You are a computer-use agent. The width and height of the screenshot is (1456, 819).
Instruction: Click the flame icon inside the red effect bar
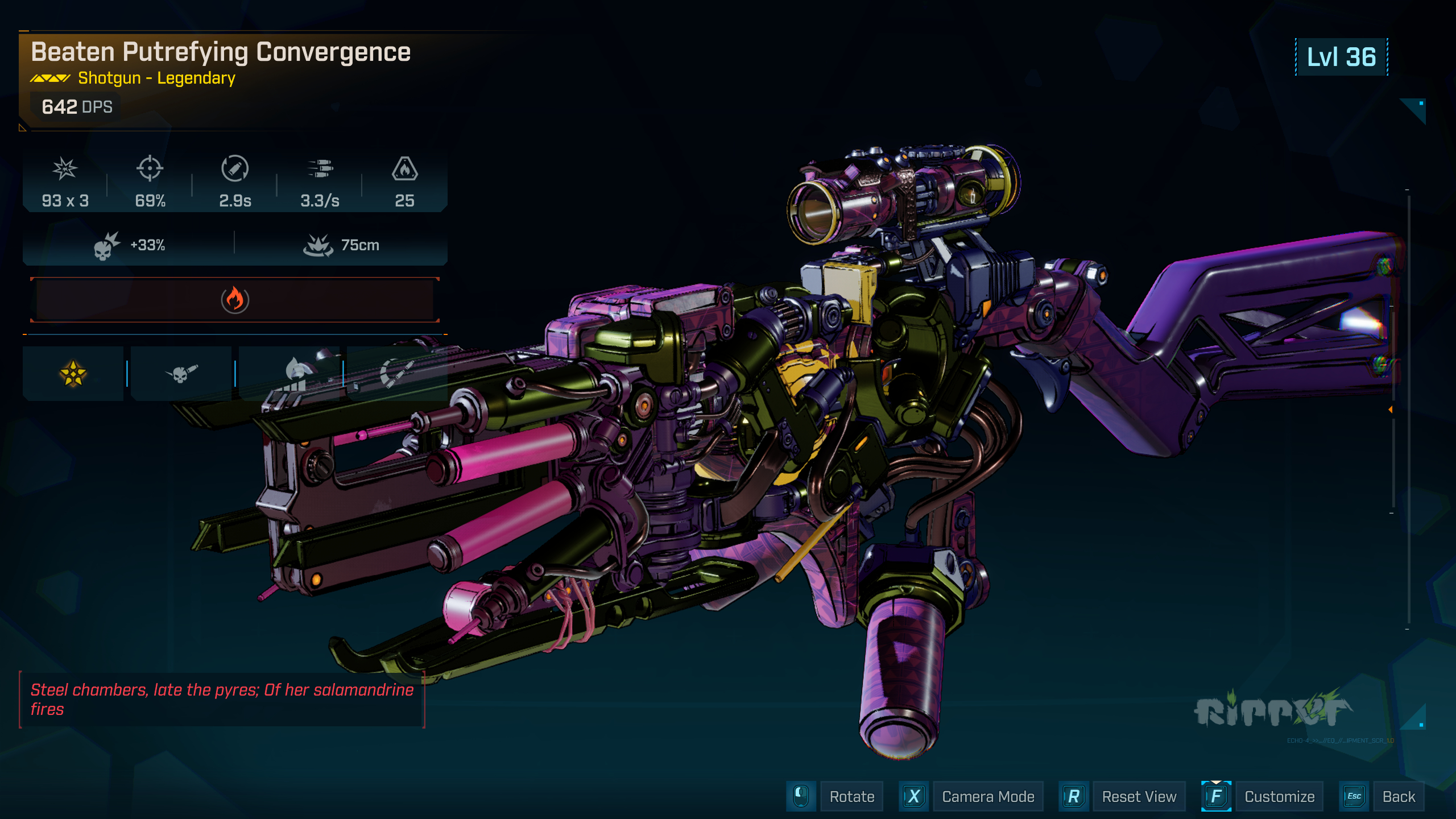(x=235, y=300)
